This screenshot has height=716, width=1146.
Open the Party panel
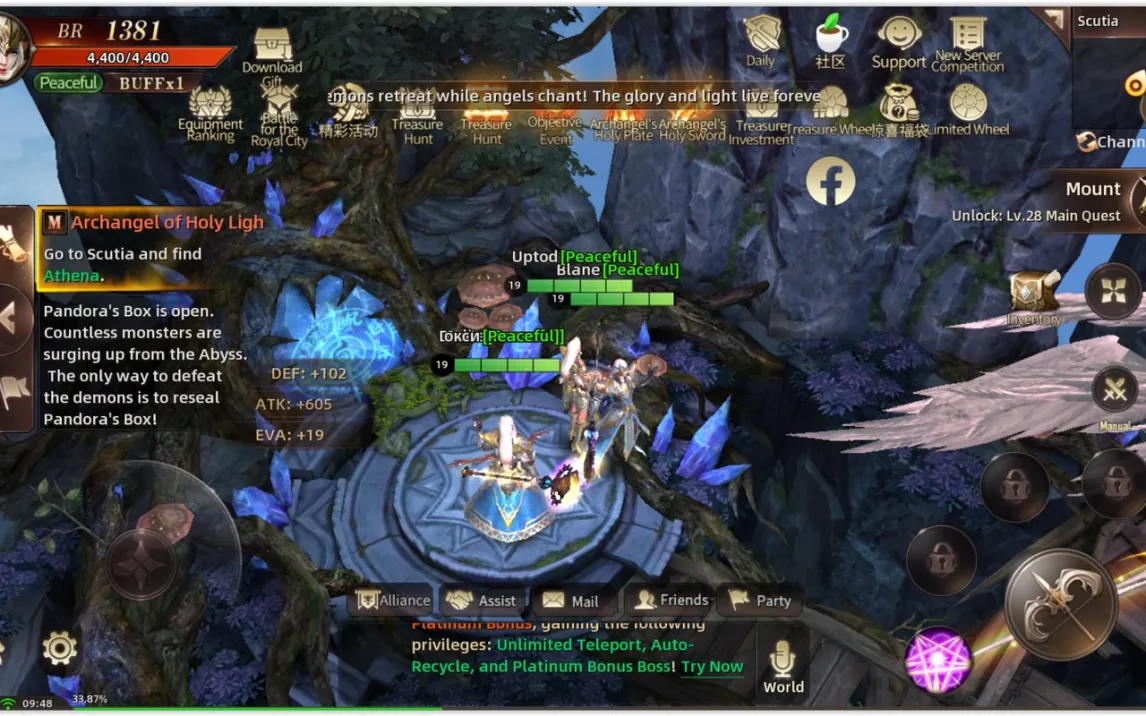coord(760,600)
